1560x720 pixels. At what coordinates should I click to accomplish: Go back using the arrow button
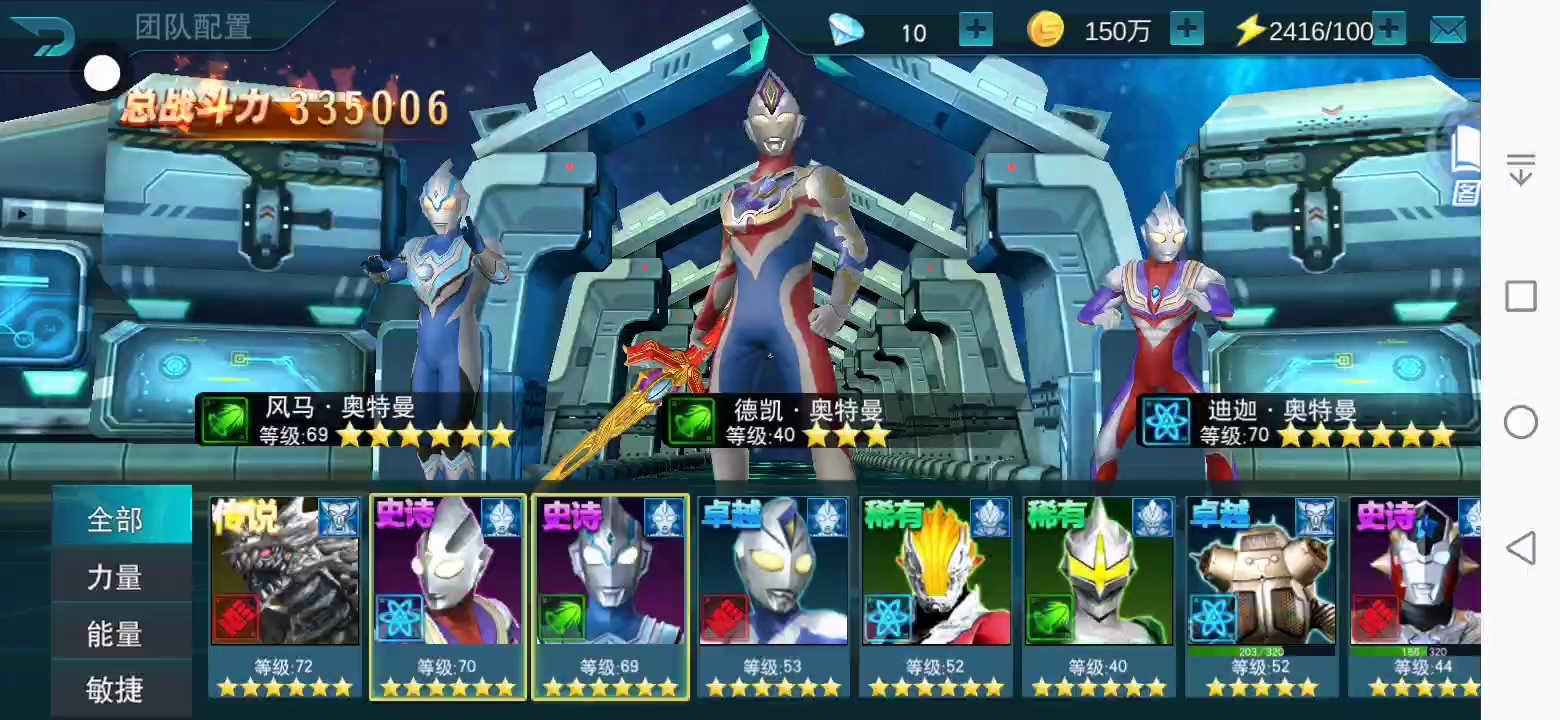click(x=44, y=35)
